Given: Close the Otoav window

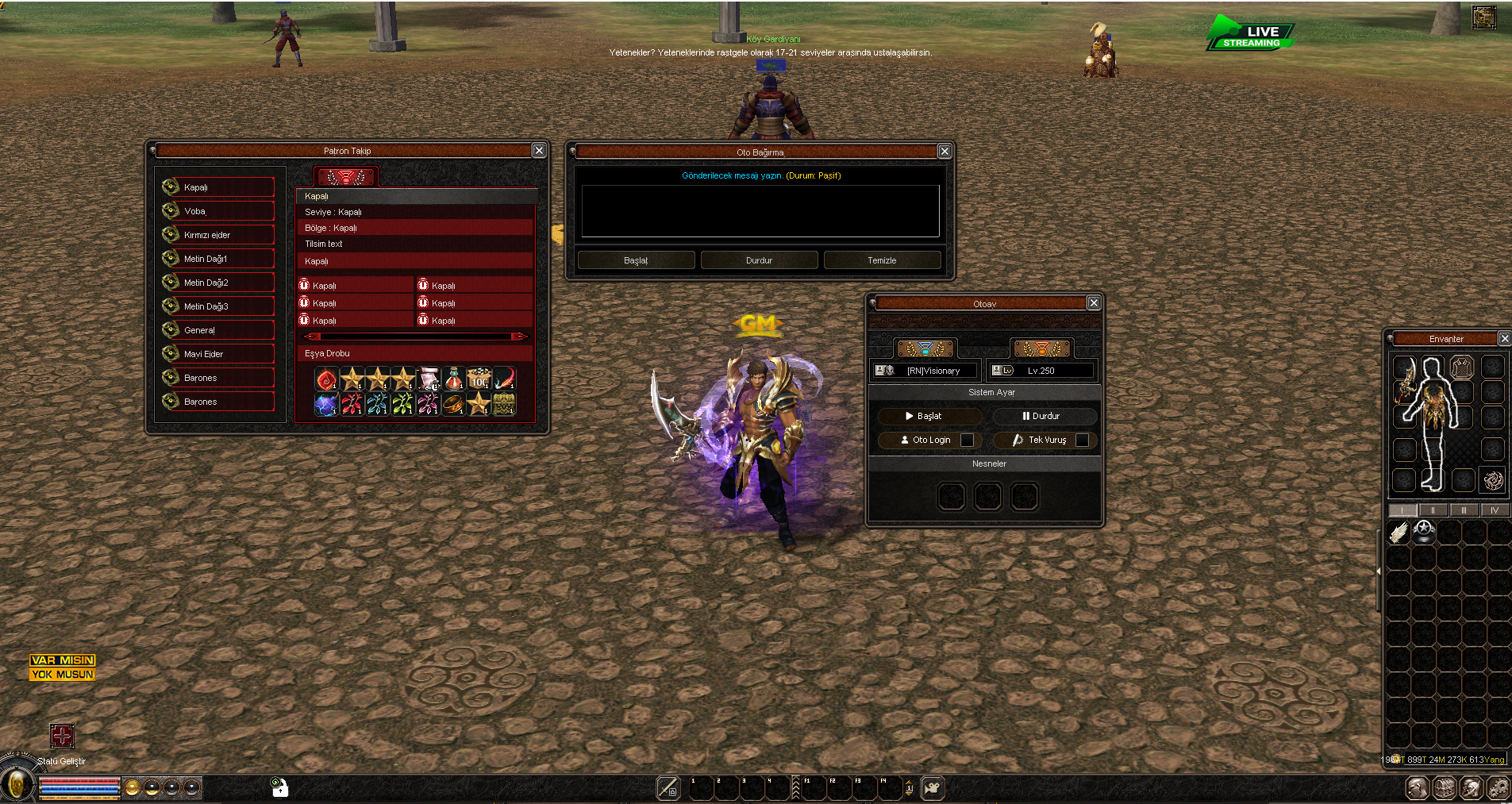Looking at the screenshot, I should (x=1094, y=303).
